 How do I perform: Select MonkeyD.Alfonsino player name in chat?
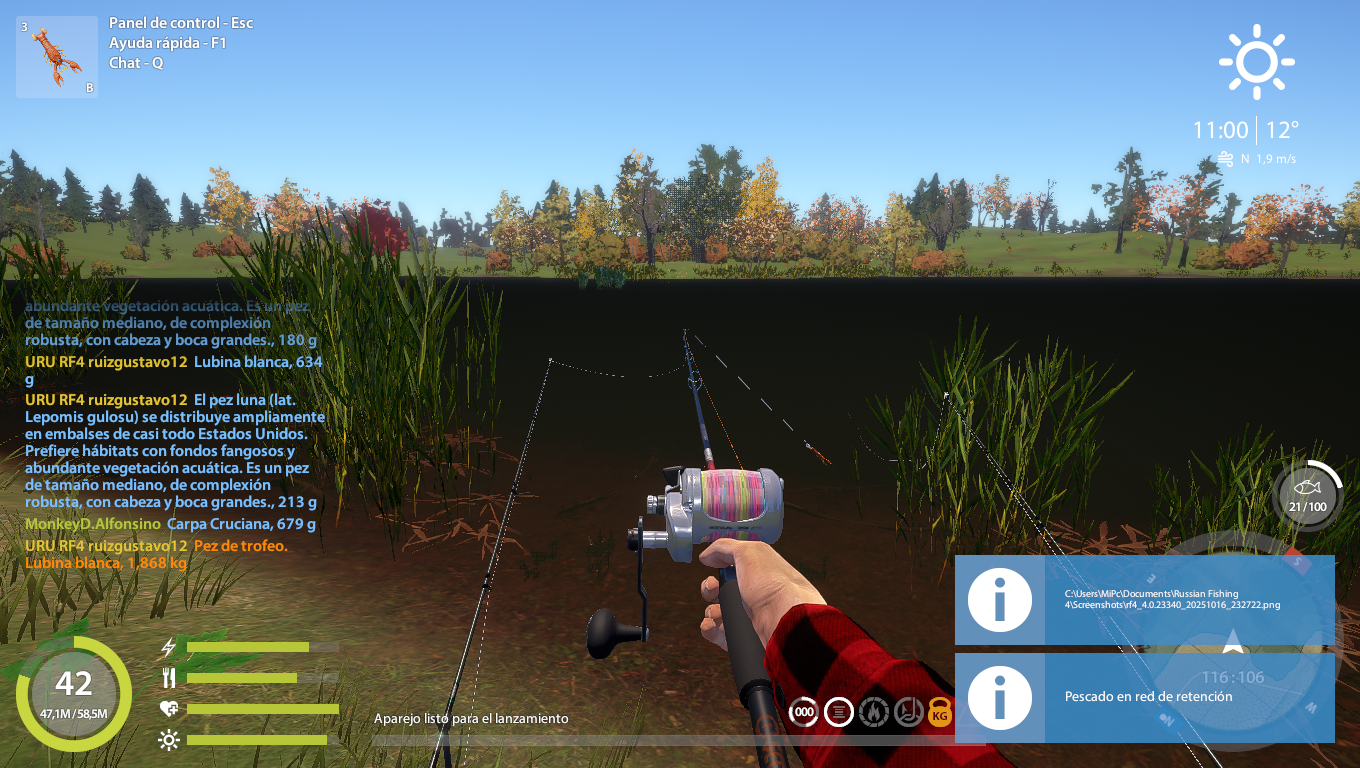coord(93,524)
